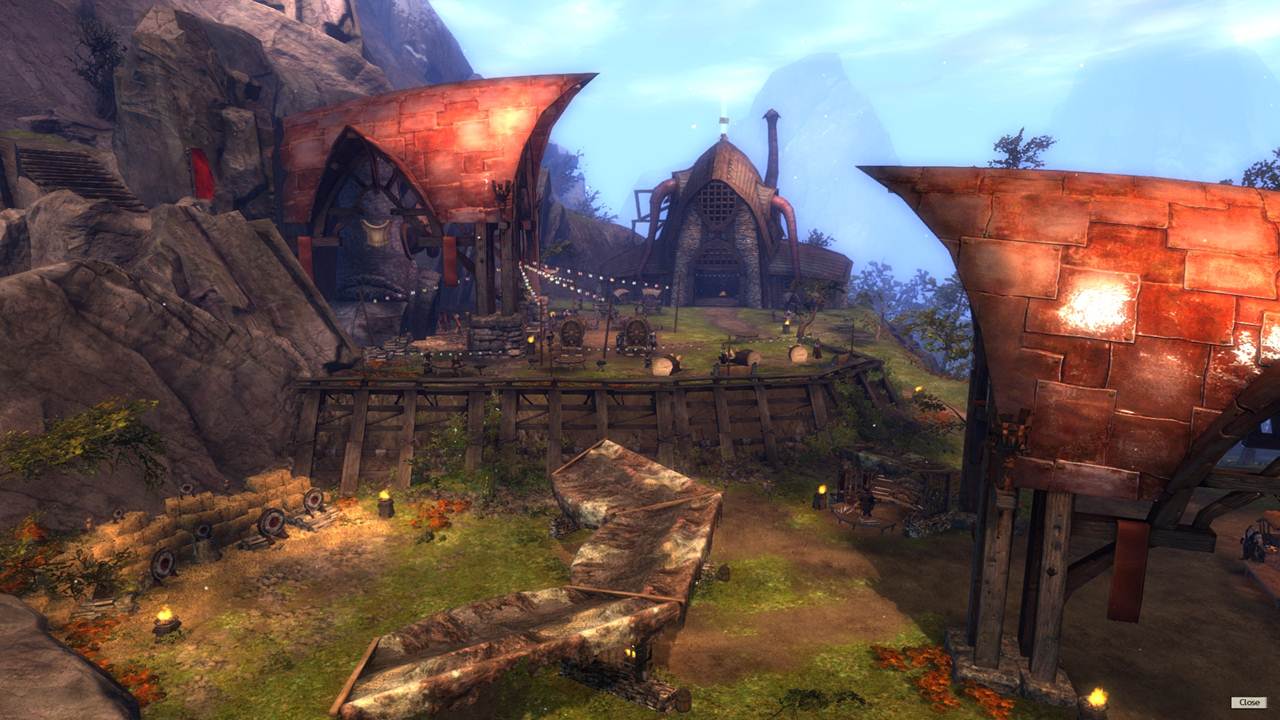Close the scenic vista view
The width and height of the screenshot is (1280, 720).
pyautogui.click(x=1248, y=702)
